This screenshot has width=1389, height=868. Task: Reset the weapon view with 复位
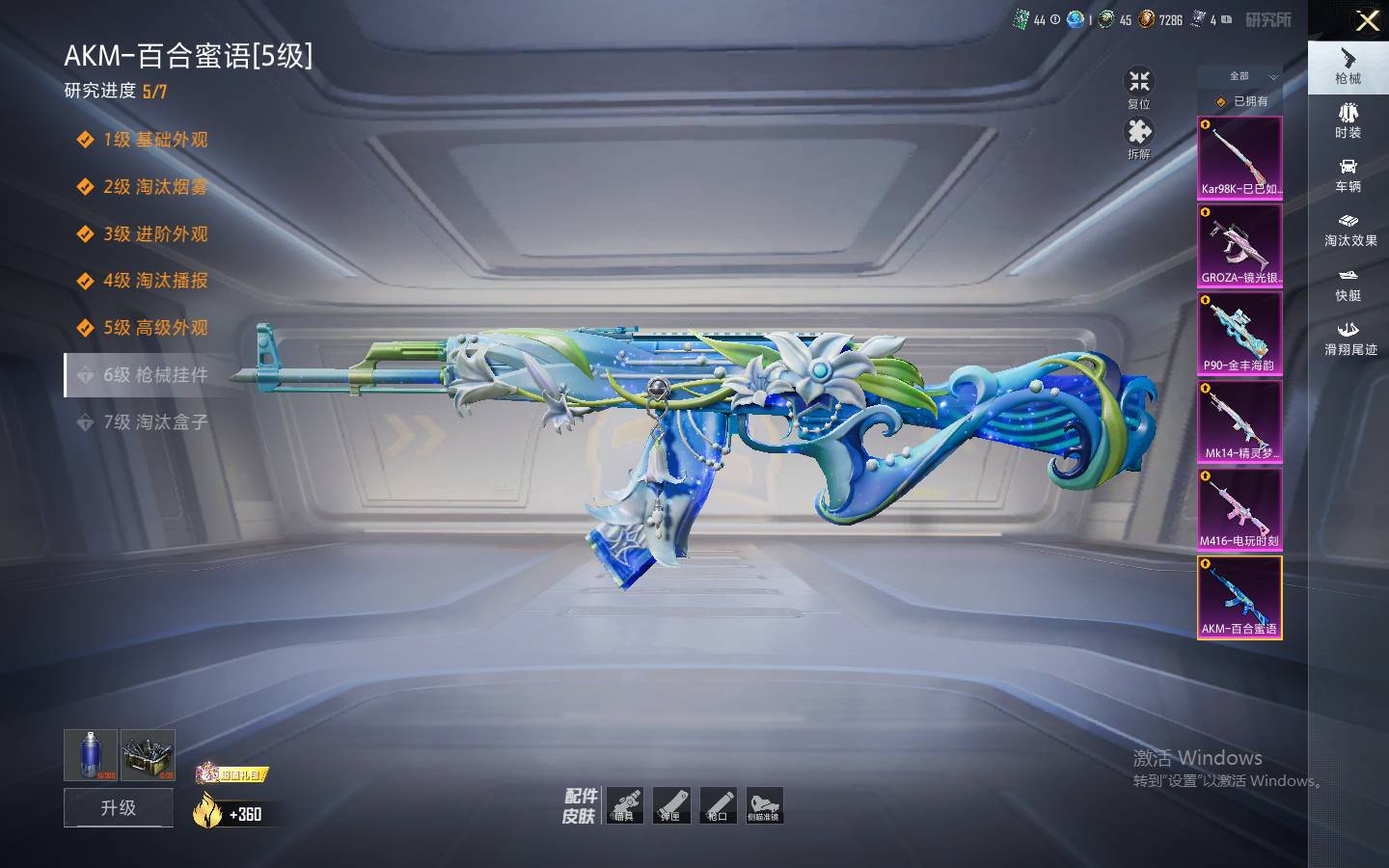pyautogui.click(x=1139, y=88)
